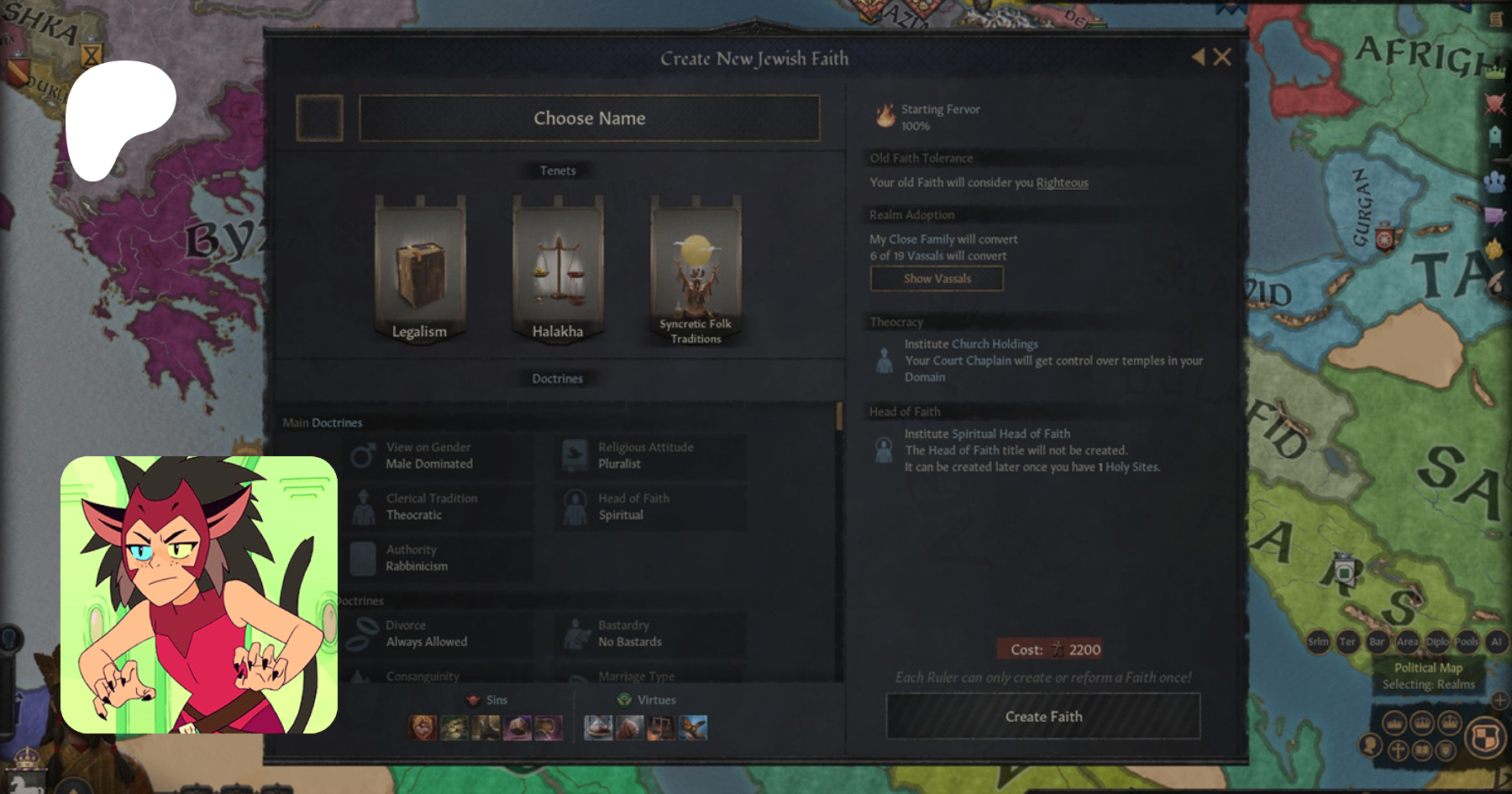
Task: Activate the Ter map mode
Action: point(1347,642)
